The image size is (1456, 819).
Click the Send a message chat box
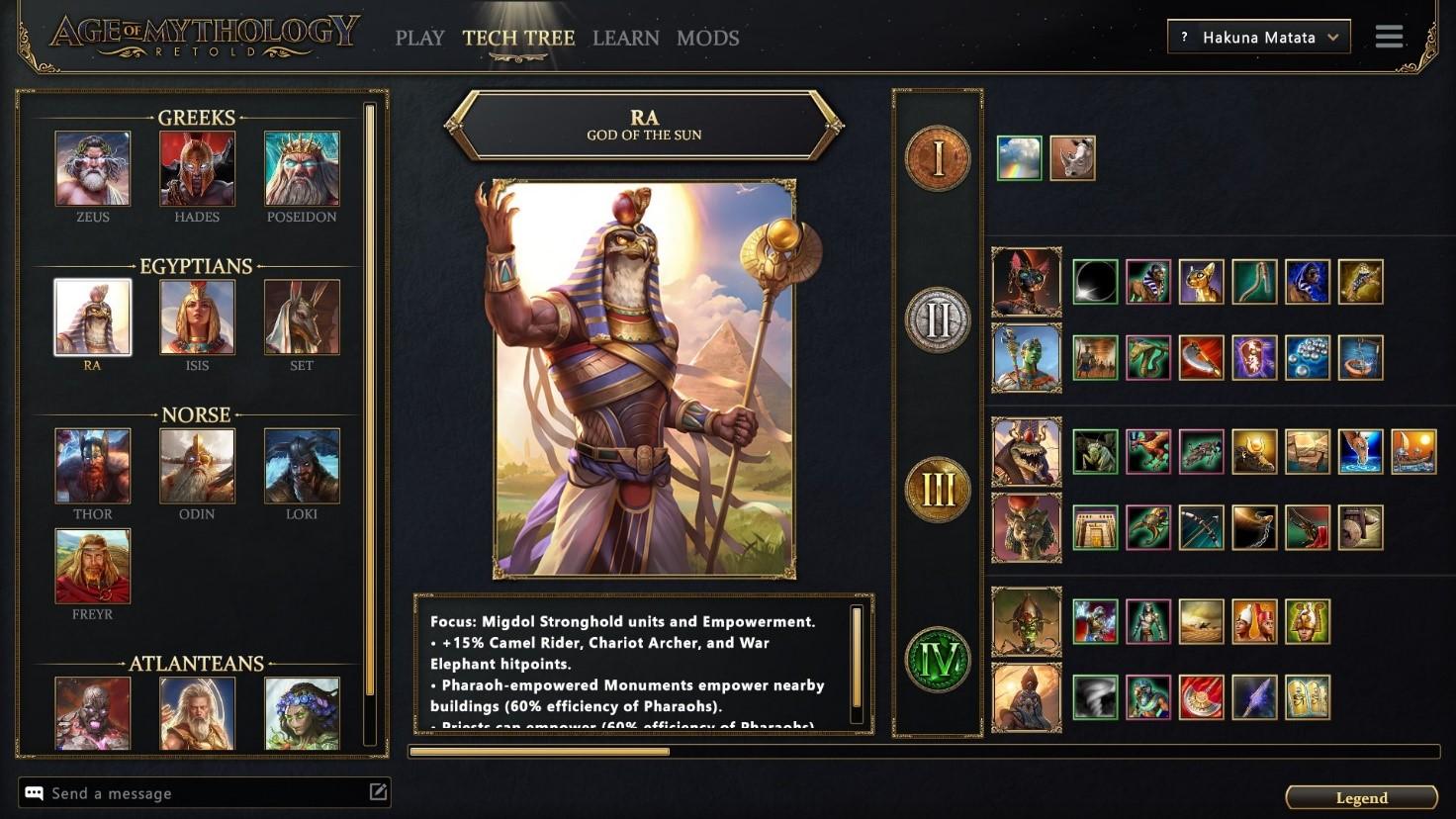[198, 793]
